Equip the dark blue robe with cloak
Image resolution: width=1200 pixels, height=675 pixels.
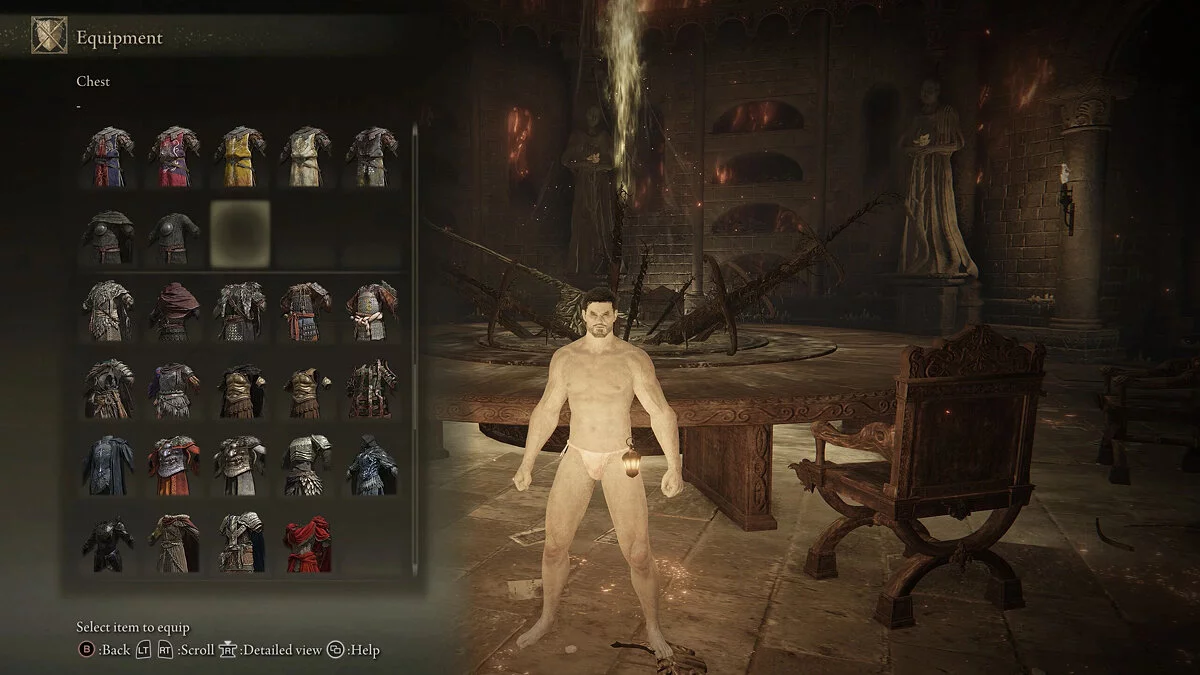click(109, 465)
